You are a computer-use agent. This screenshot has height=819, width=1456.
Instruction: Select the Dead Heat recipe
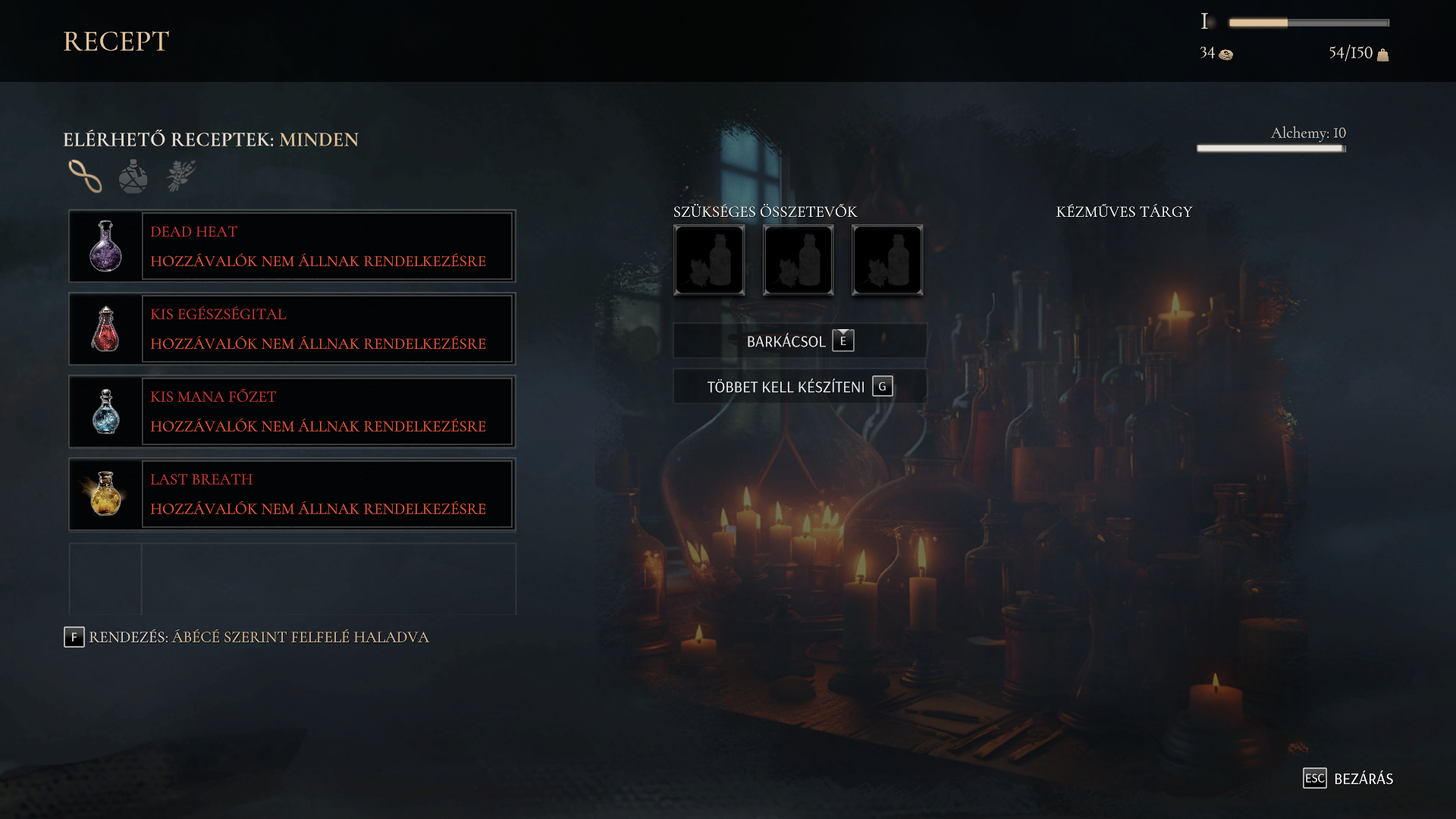(292, 246)
